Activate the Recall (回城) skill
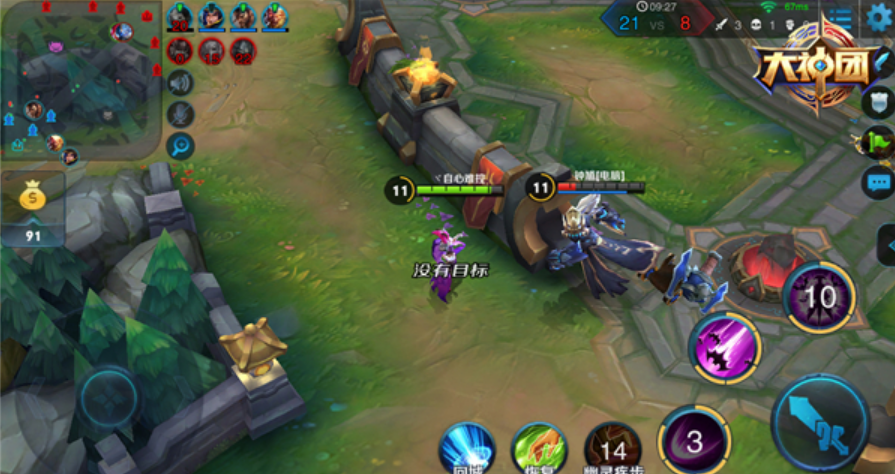The width and height of the screenshot is (895, 474). tap(467, 447)
